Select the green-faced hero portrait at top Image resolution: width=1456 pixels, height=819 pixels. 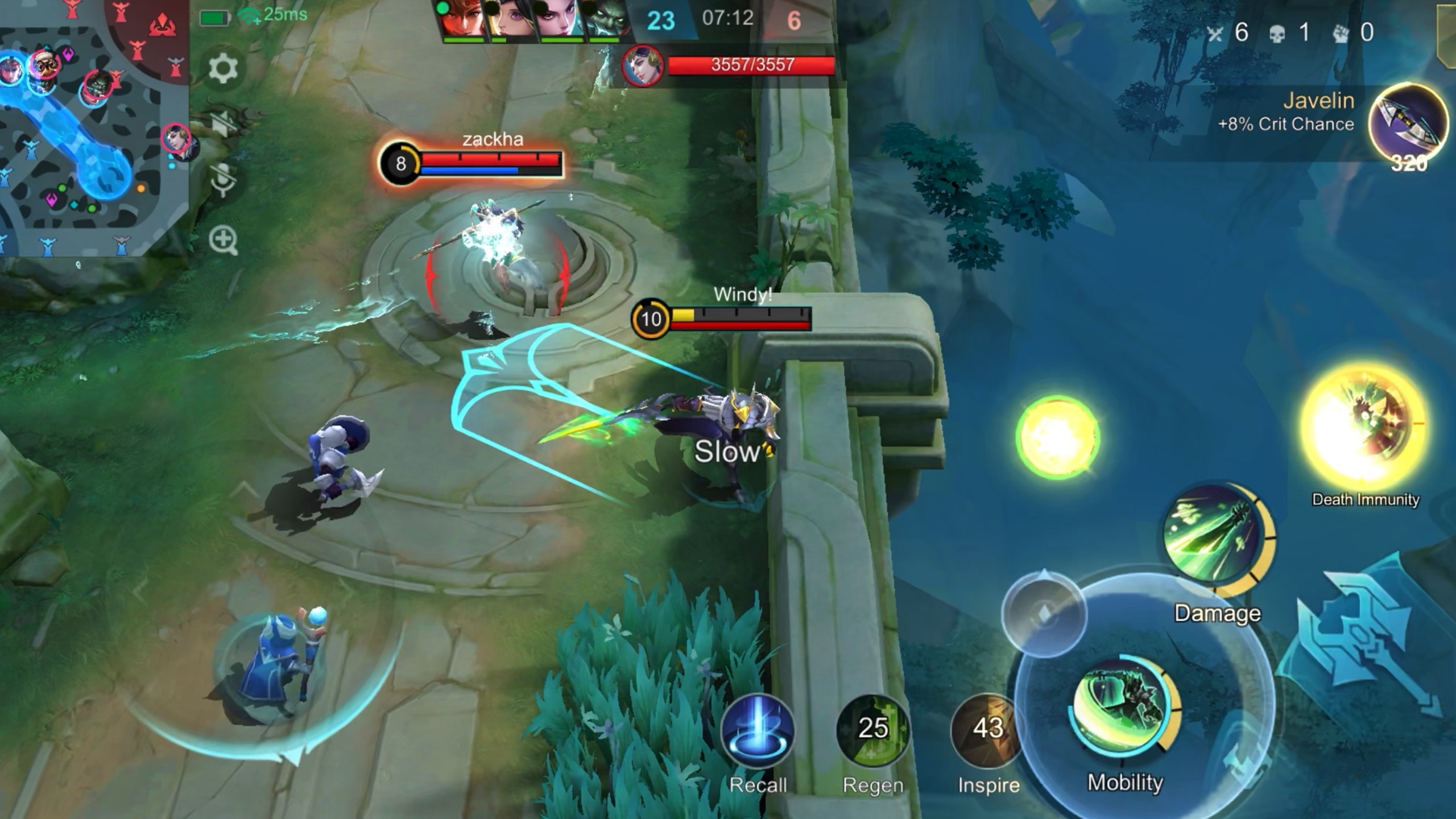[x=607, y=20]
